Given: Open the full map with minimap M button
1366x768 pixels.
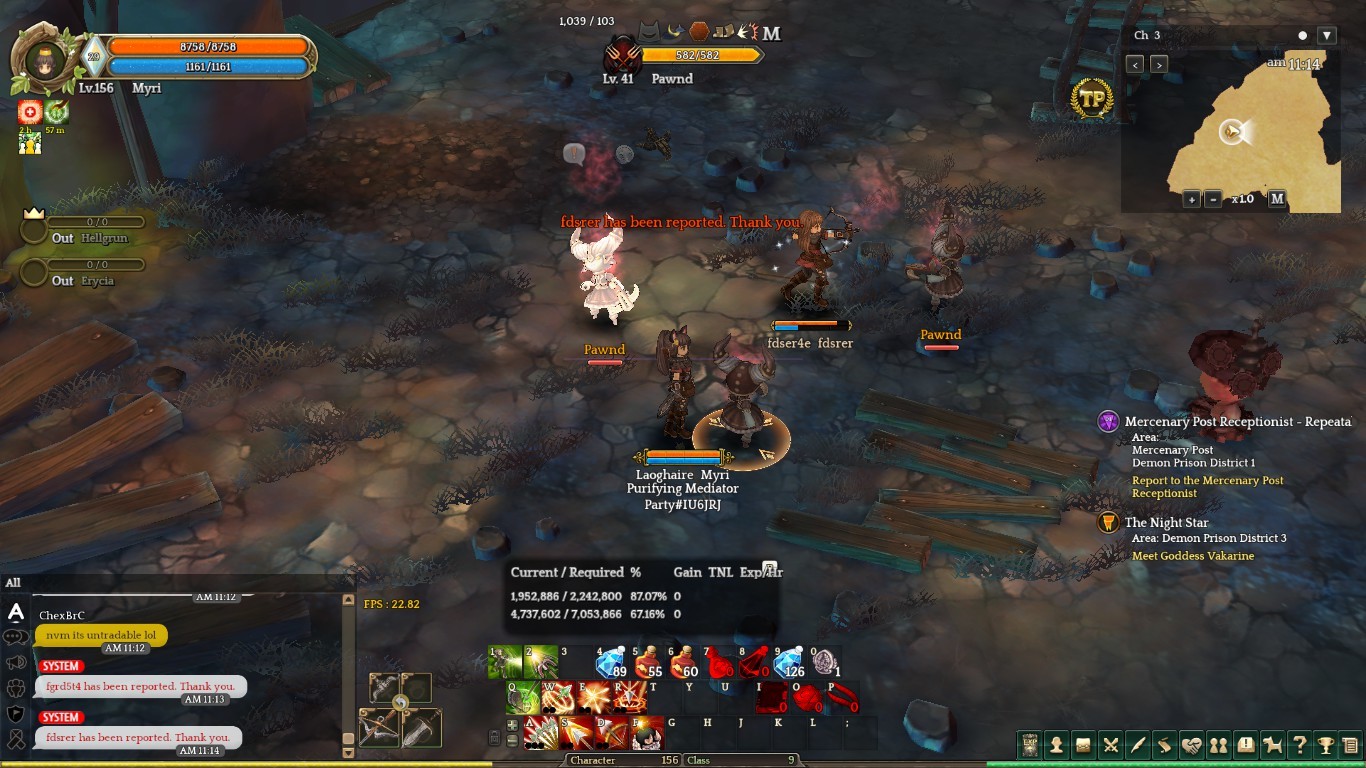Looking at the screenshot, I should pos(1277,199).
